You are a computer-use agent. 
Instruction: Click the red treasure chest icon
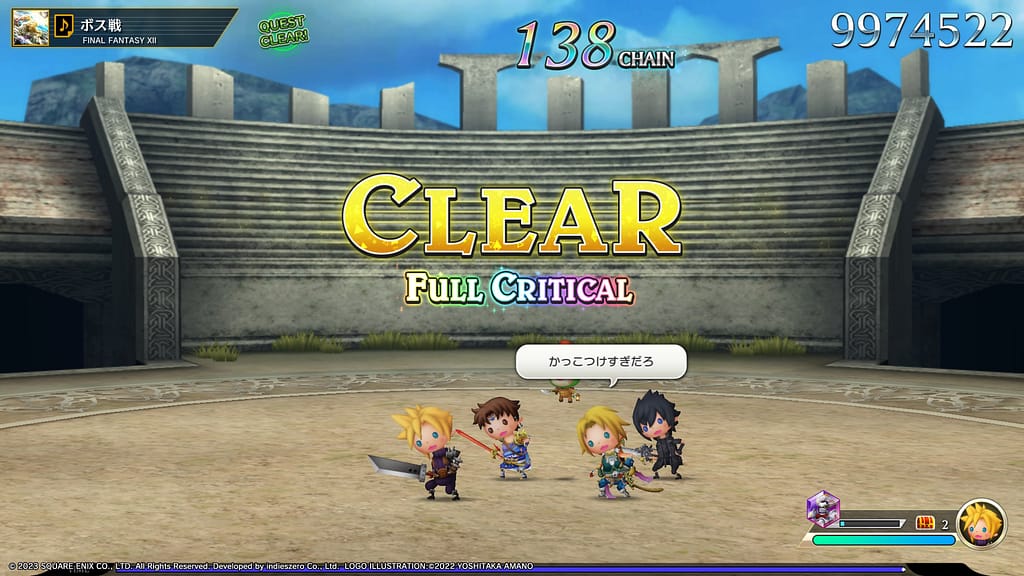[925, 523]
